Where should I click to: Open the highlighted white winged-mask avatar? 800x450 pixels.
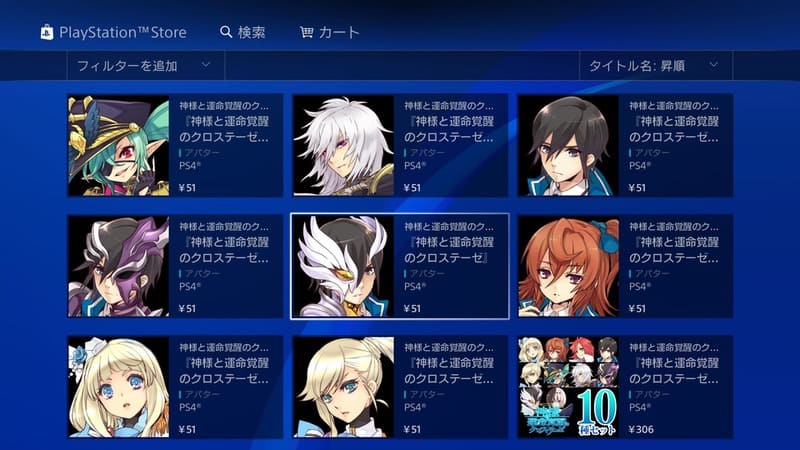pyautogui.click(x=400, y=266)
